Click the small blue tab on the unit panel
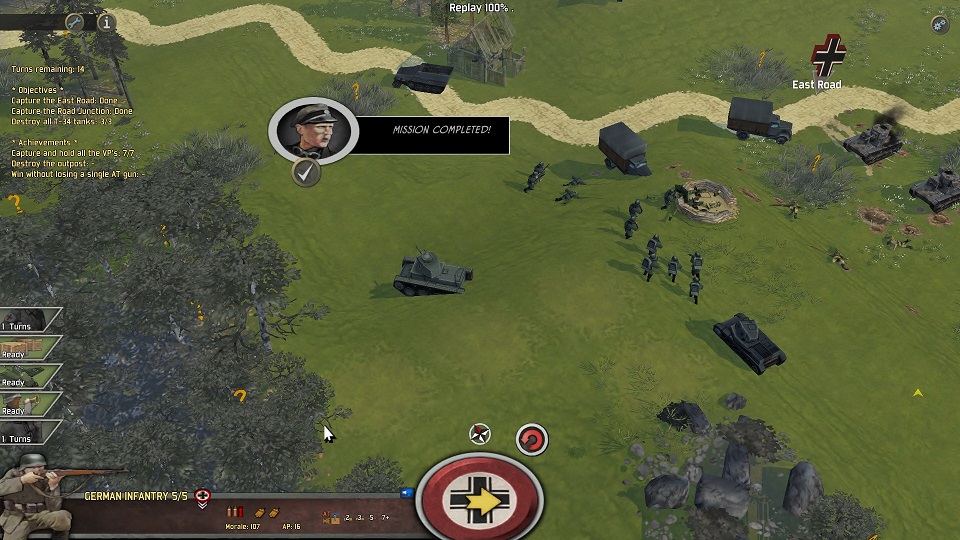 click(407, 492)
